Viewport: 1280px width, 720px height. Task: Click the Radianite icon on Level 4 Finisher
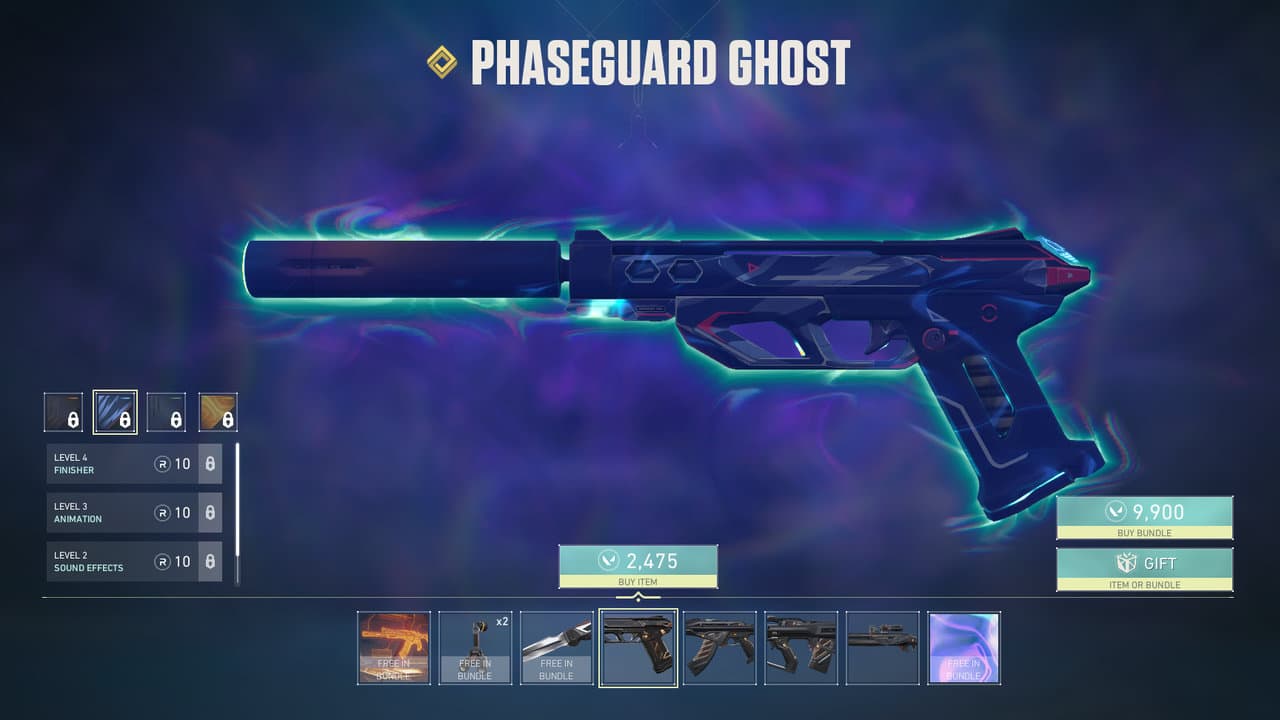coord(162,462)
